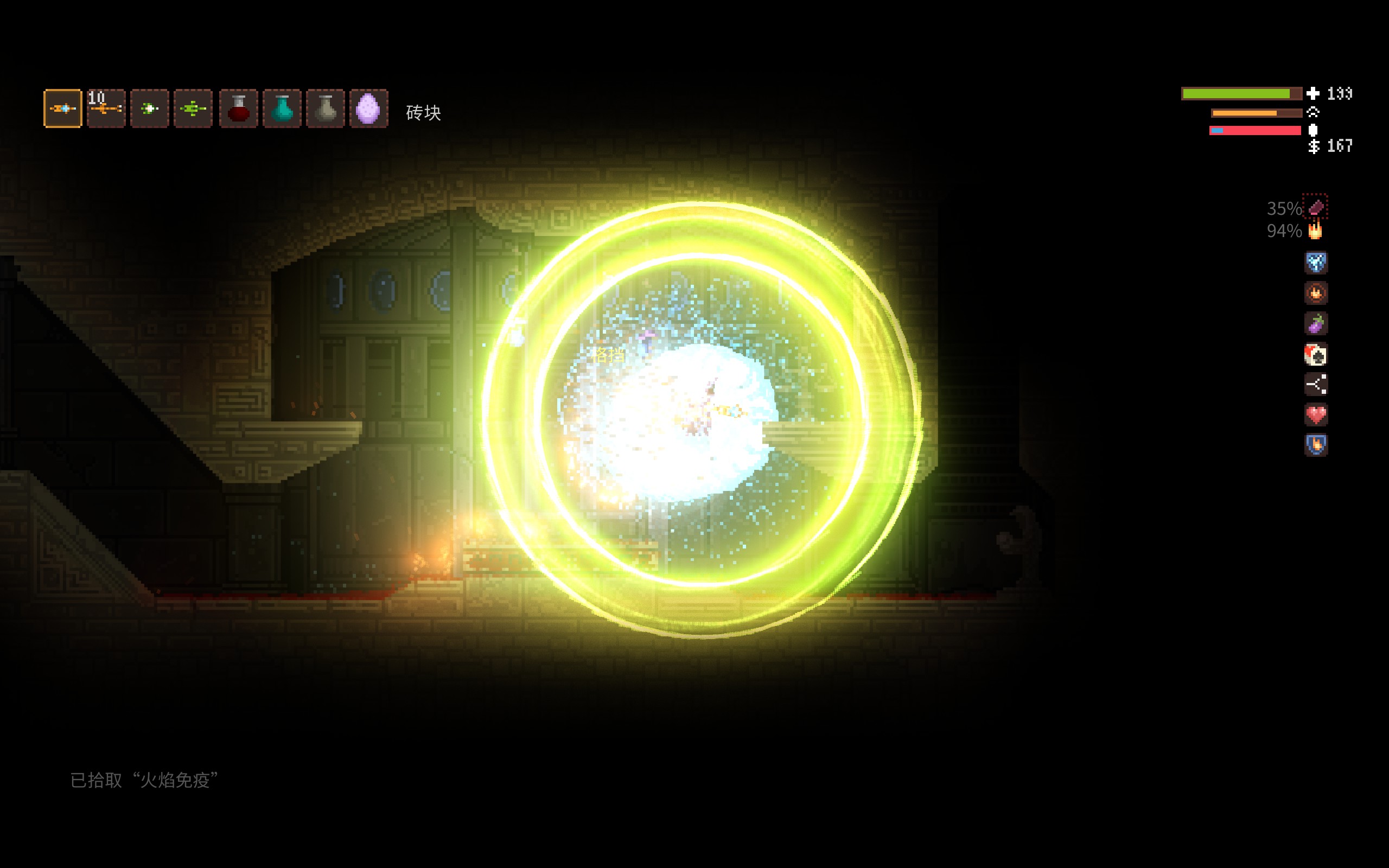The width and height of the screenshot is (1389, 868).
Task: Click the on-fire status effect icon
Action: pos(1315,231)
